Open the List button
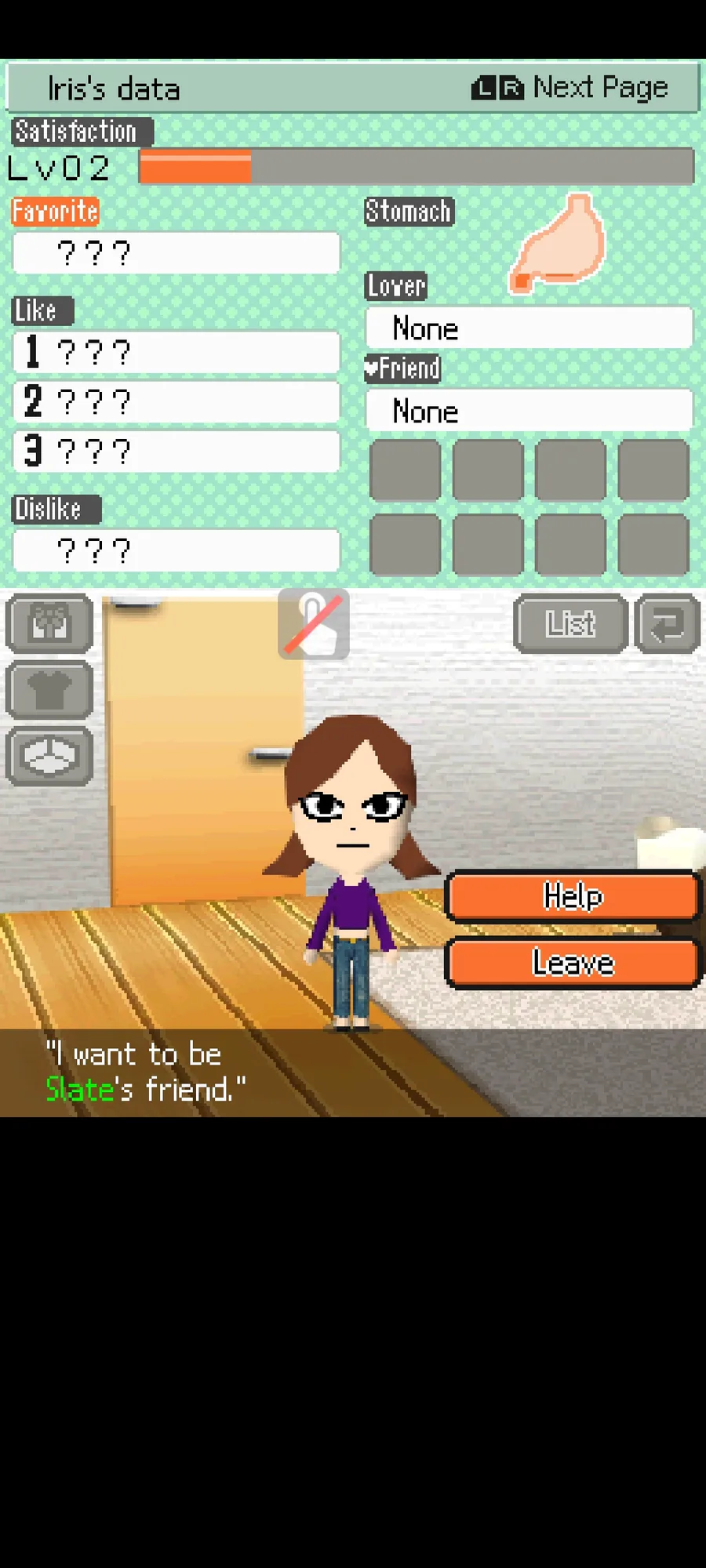Image resolution: width=706 pixels, height=1568 pixels. pos(570,624)
